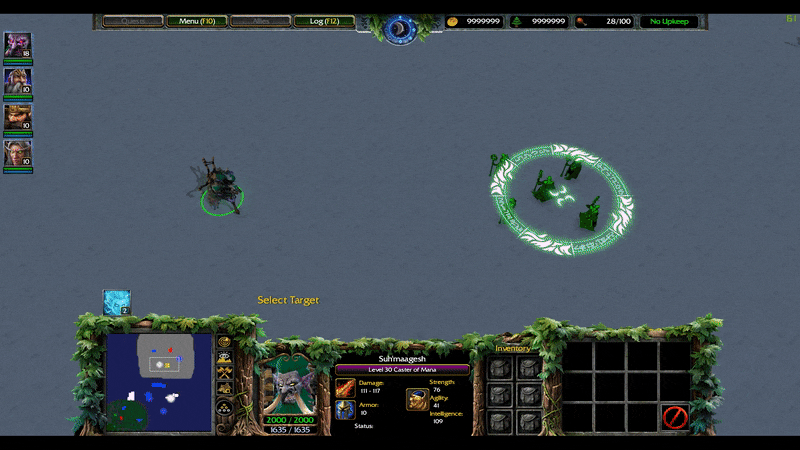Viewport: 800px width, 450px height.
Task: Select the second hero portrait in the hero list
Action: pos(17,81)
